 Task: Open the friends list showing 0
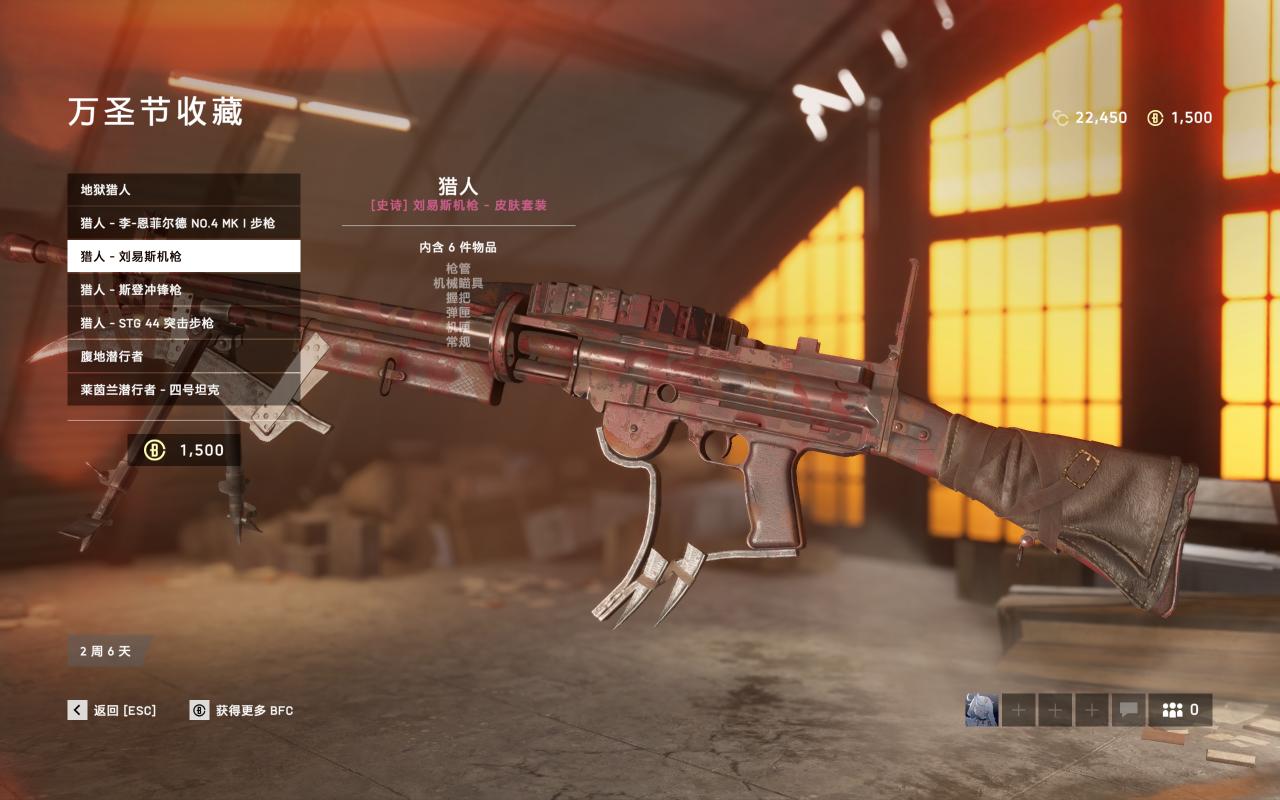click(x=1180, y=710)
